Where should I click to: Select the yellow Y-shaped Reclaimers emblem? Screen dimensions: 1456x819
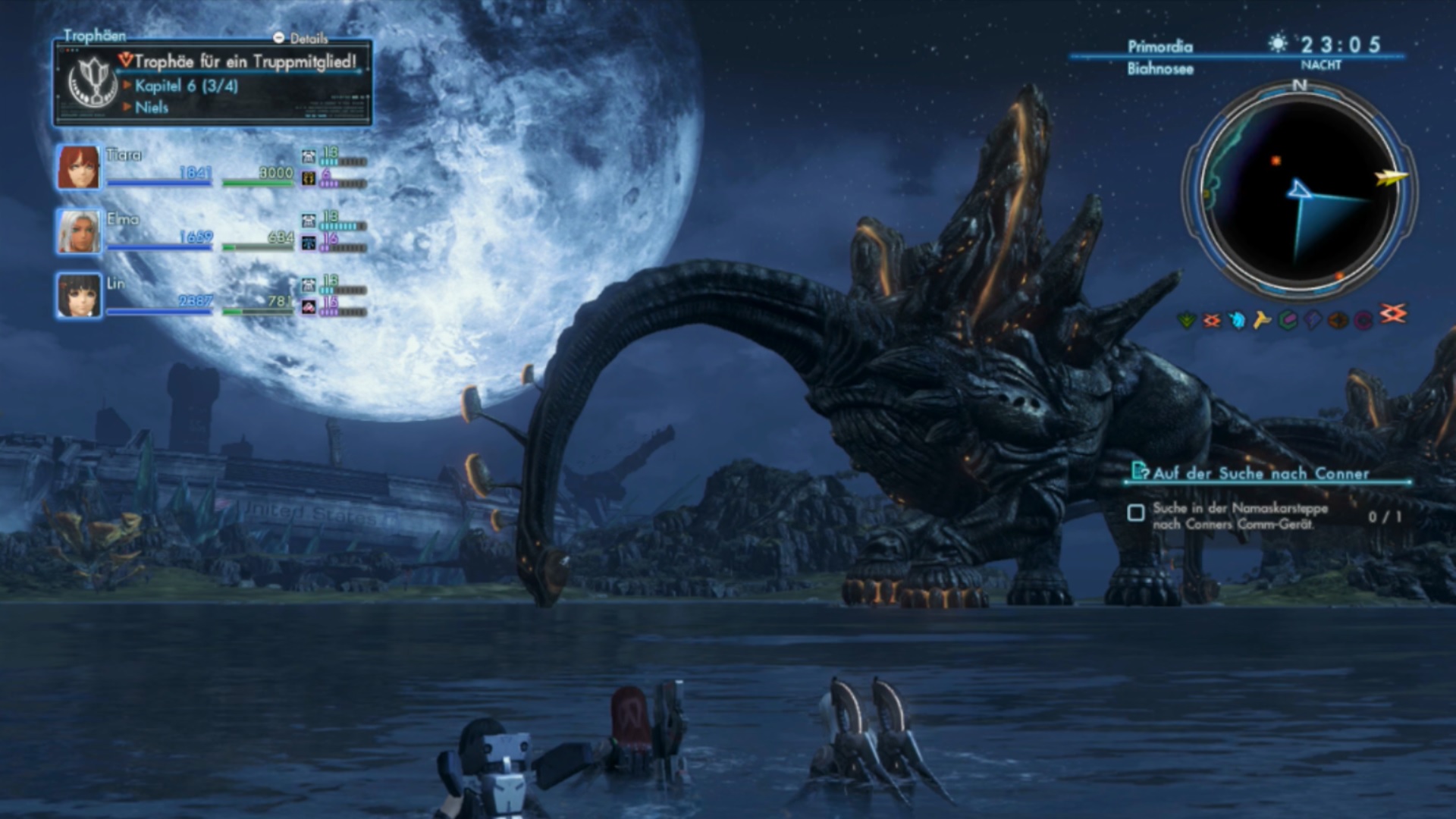[1262, 321]
